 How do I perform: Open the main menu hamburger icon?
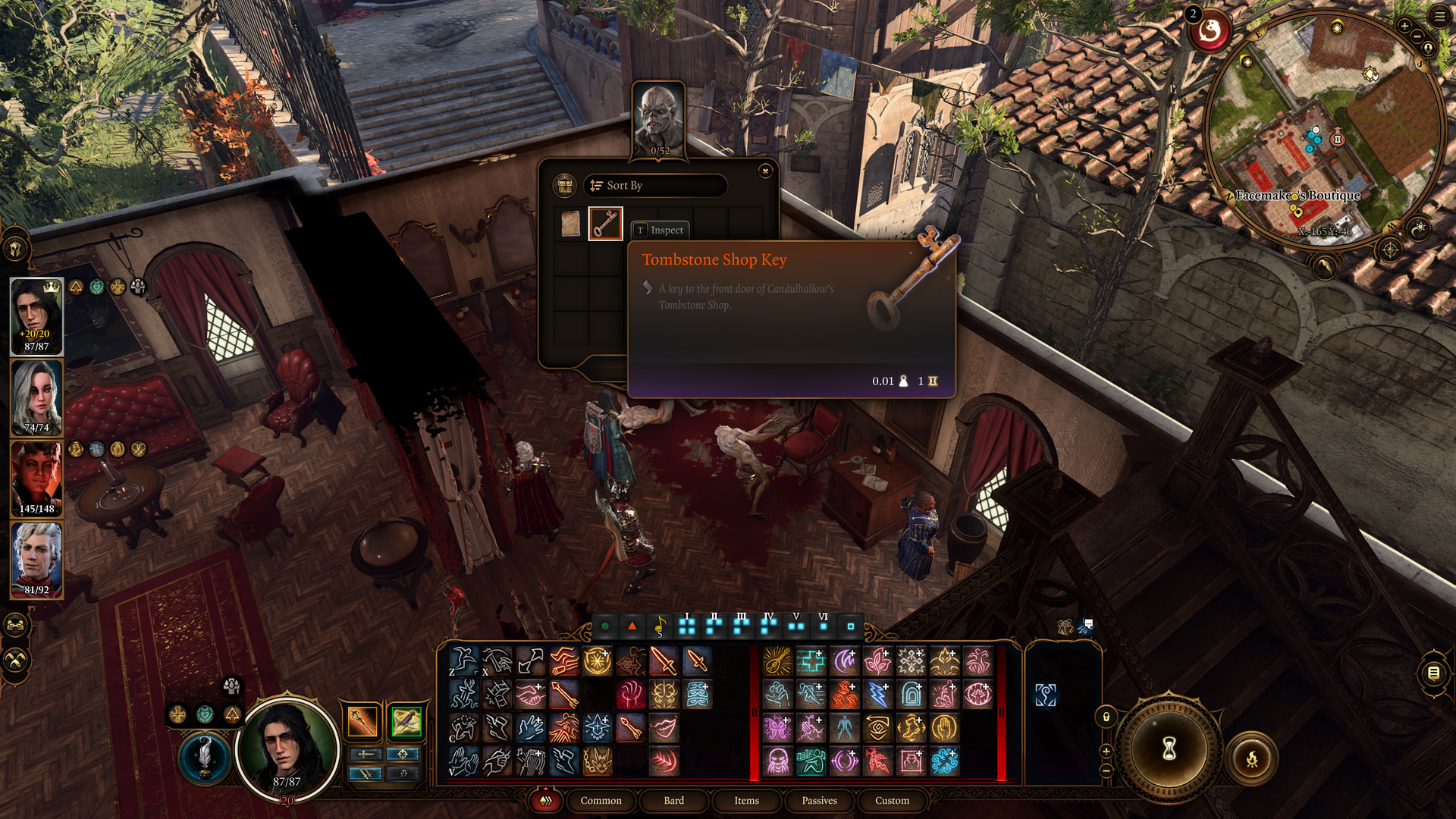[1439, 16]
